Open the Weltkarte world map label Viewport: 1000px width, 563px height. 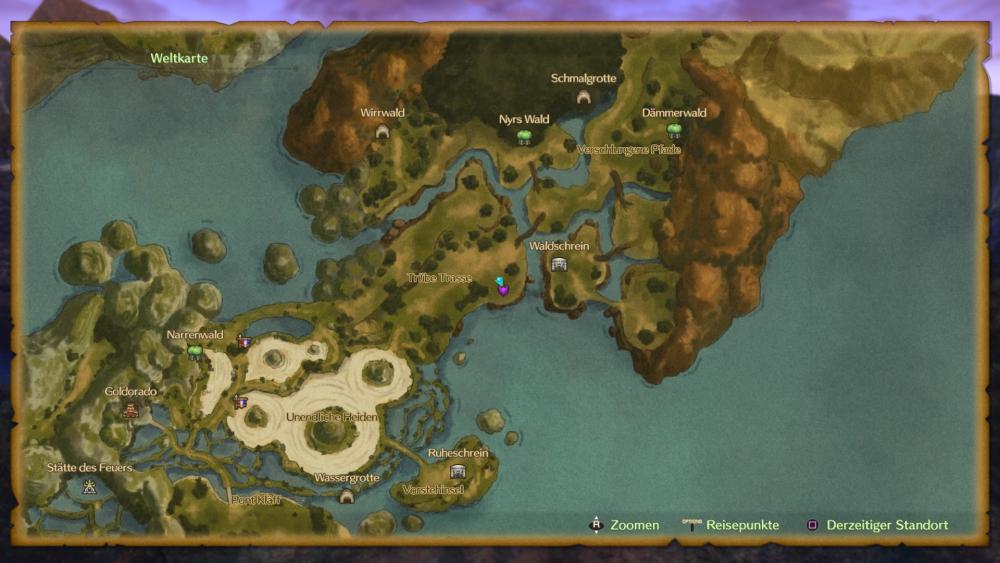coord(179,58)
